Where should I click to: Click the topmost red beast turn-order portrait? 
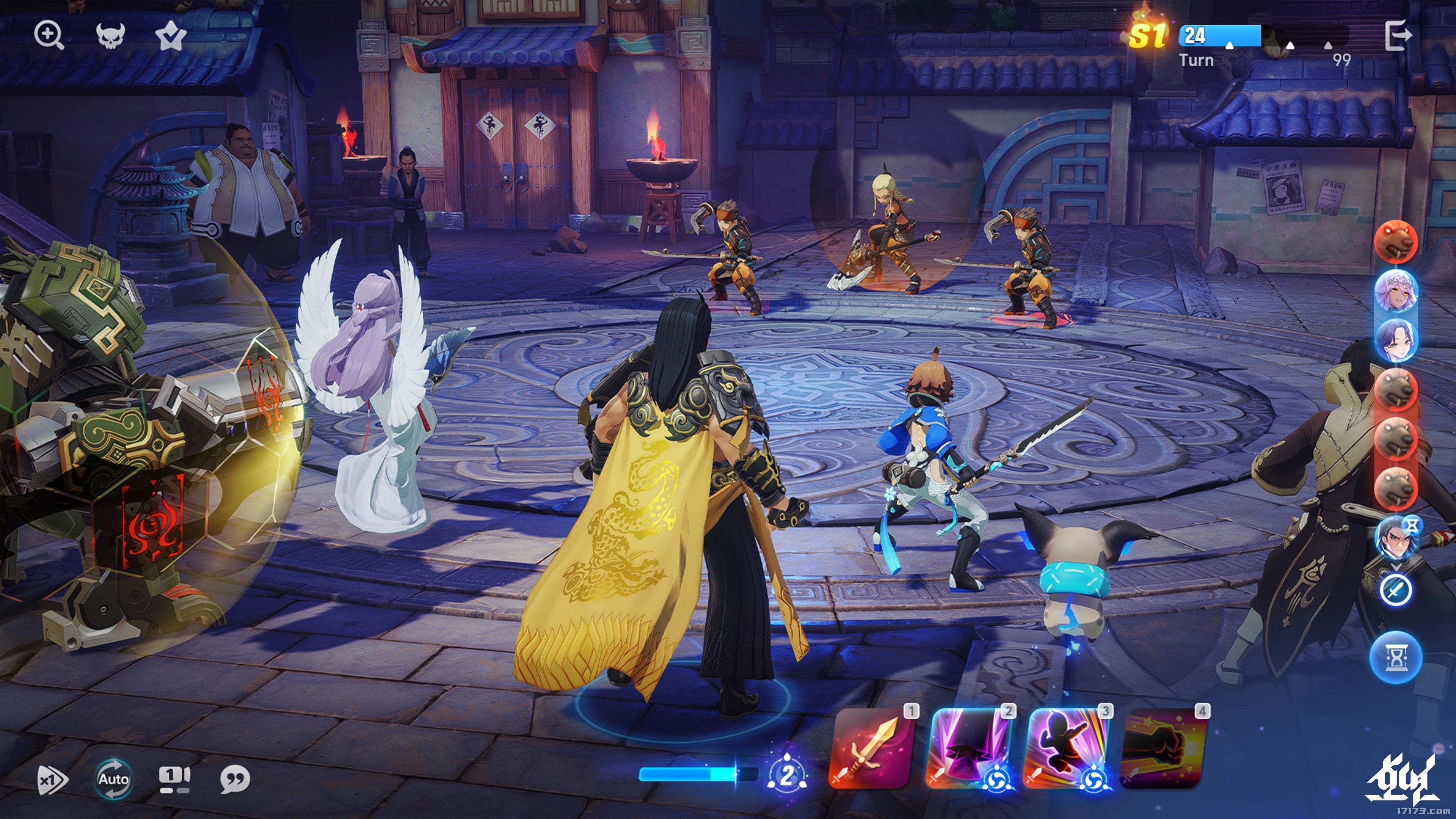pos(1395,242)
